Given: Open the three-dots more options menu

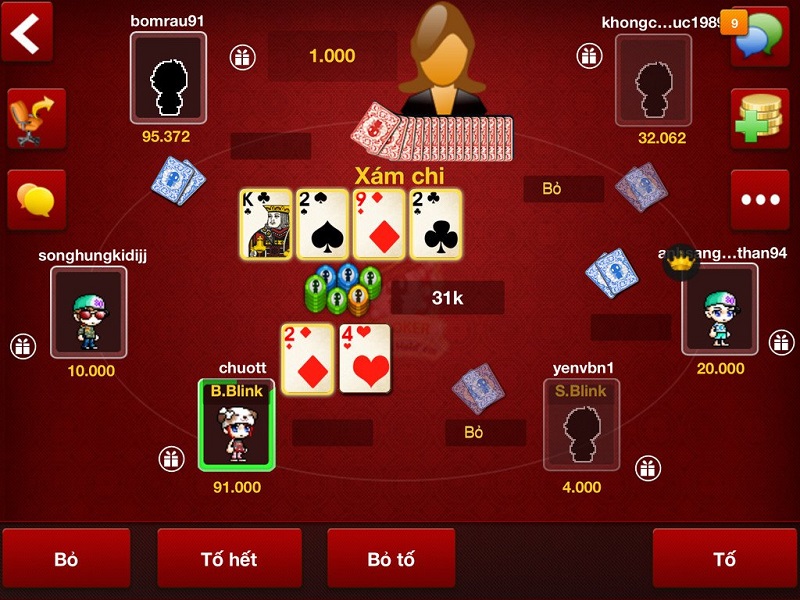Looking at the screenshot, I should [x=759, y=199].
